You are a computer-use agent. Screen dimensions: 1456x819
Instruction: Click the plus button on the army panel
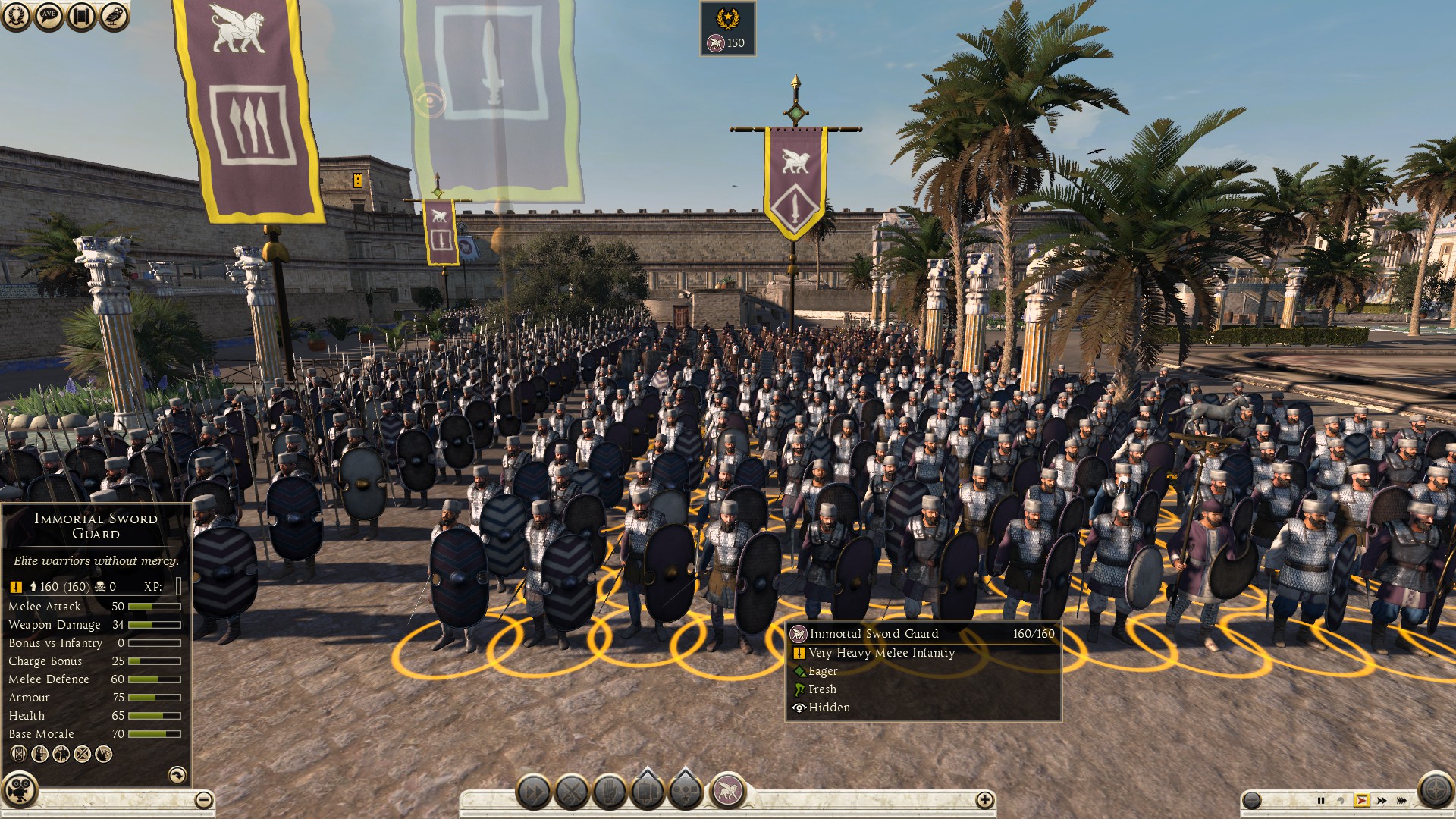pyautogui.click(x=984, y=799)
